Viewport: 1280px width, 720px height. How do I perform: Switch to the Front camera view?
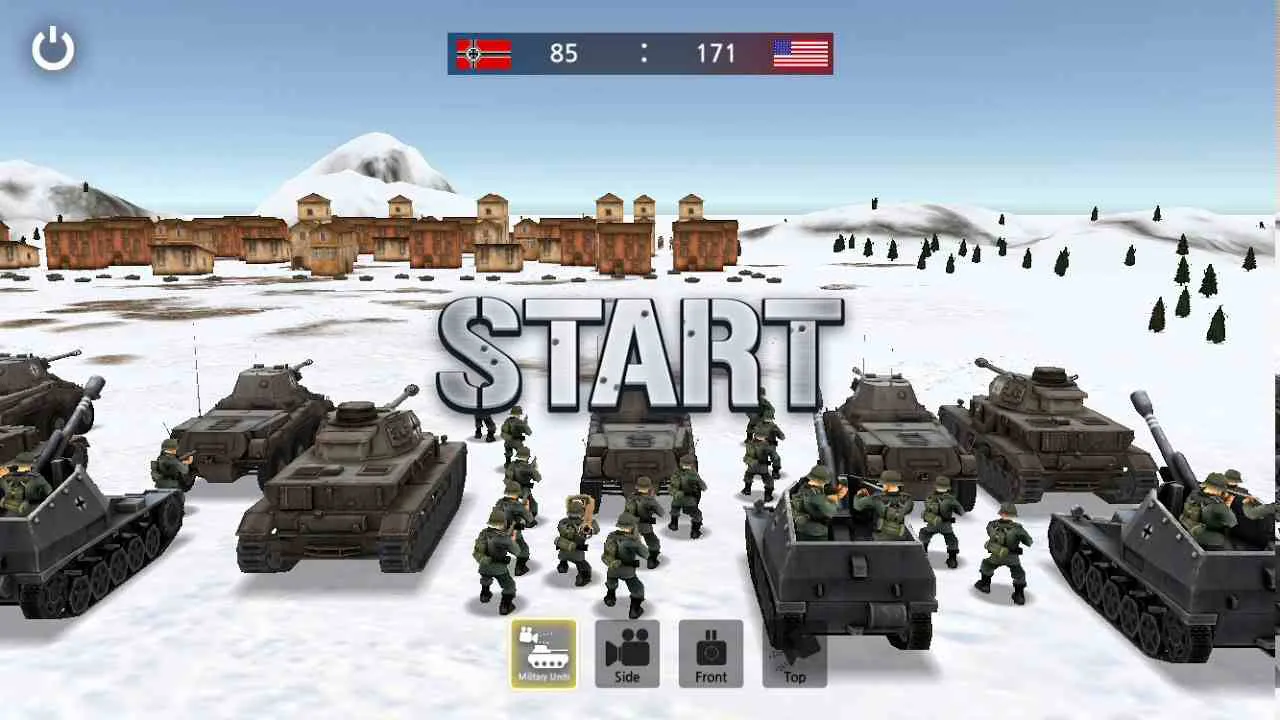tap(711, 654)
